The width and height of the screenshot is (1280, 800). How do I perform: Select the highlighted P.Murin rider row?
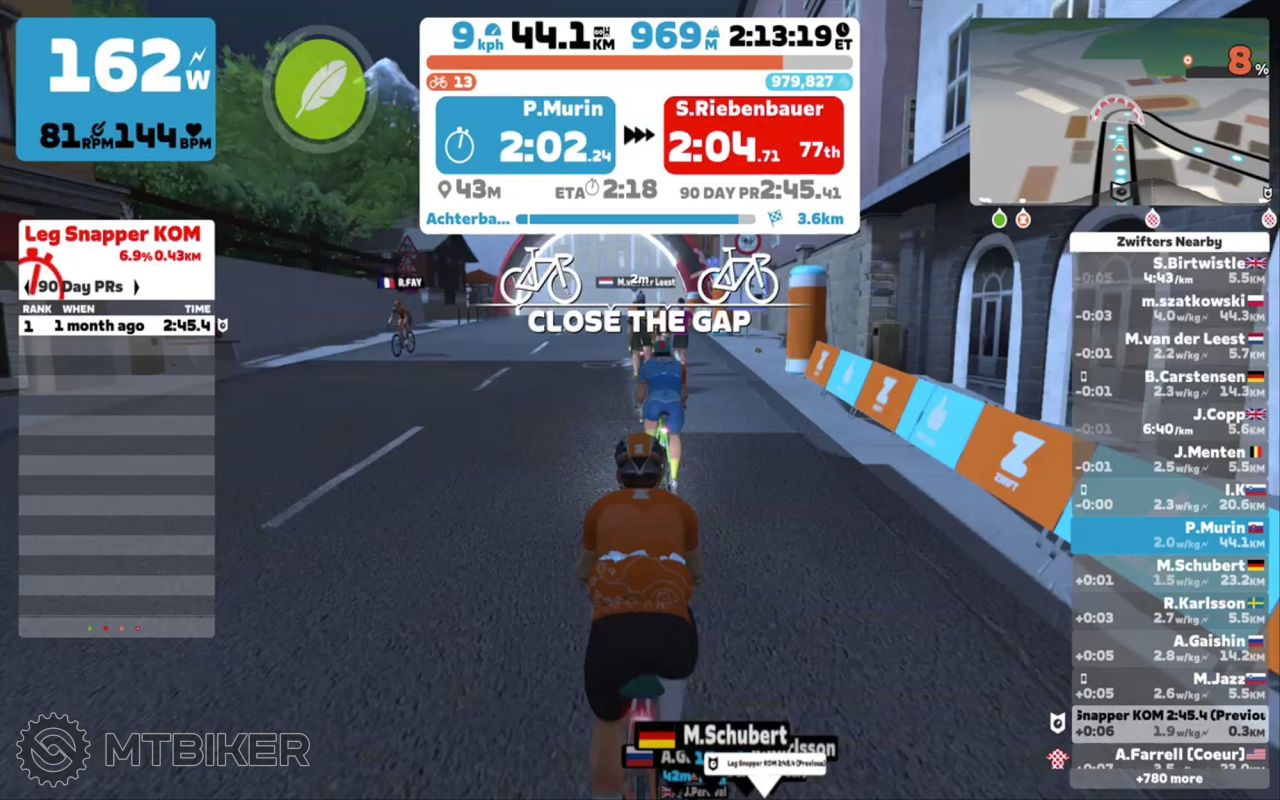point(1169,535)
